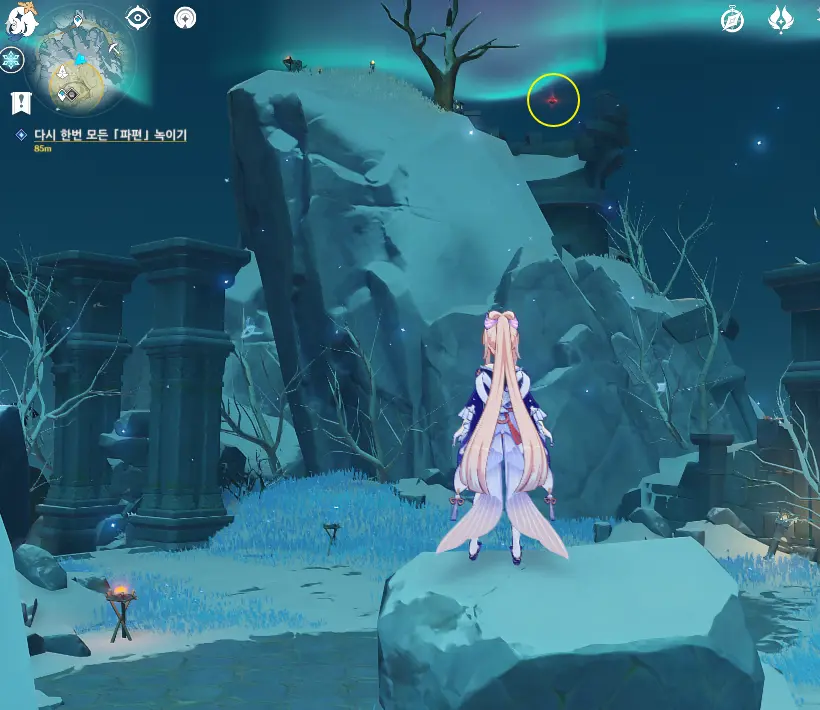Image resolution: width=820 pixels, height=710 pixels.
Task: Select the tracked quest objective text
Action: point(111,134)
